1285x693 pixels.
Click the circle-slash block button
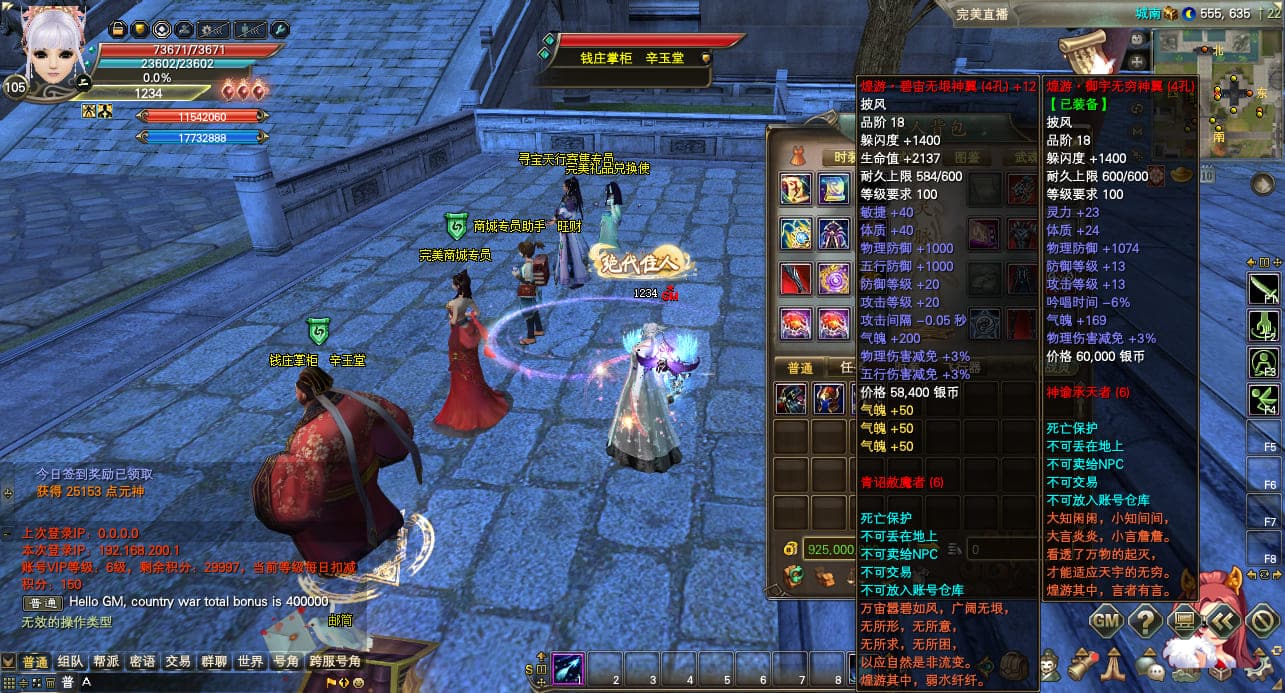[1262, 620]
